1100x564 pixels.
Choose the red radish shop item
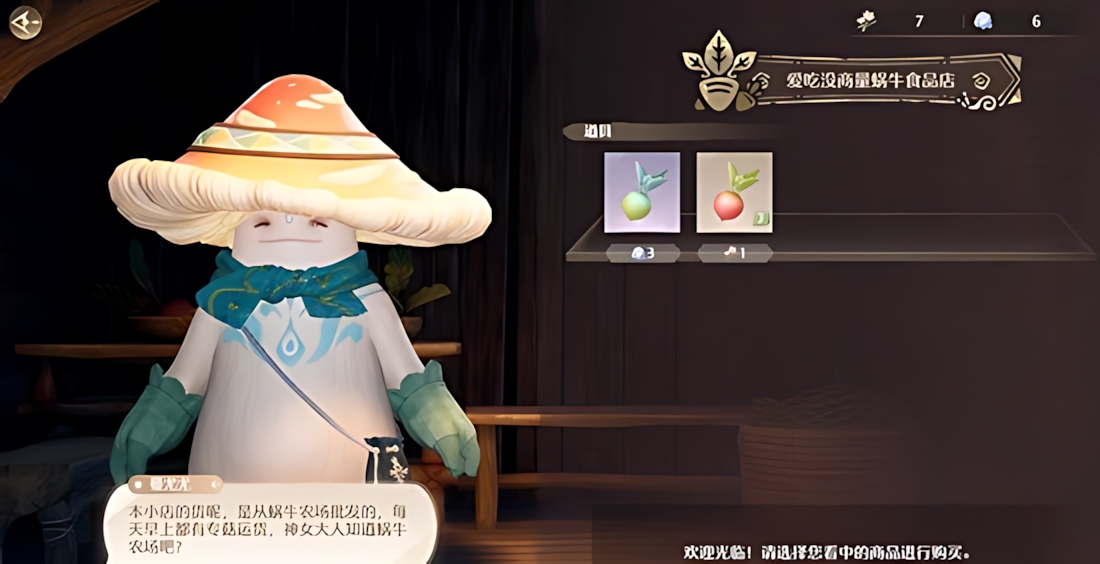(734, 192)
